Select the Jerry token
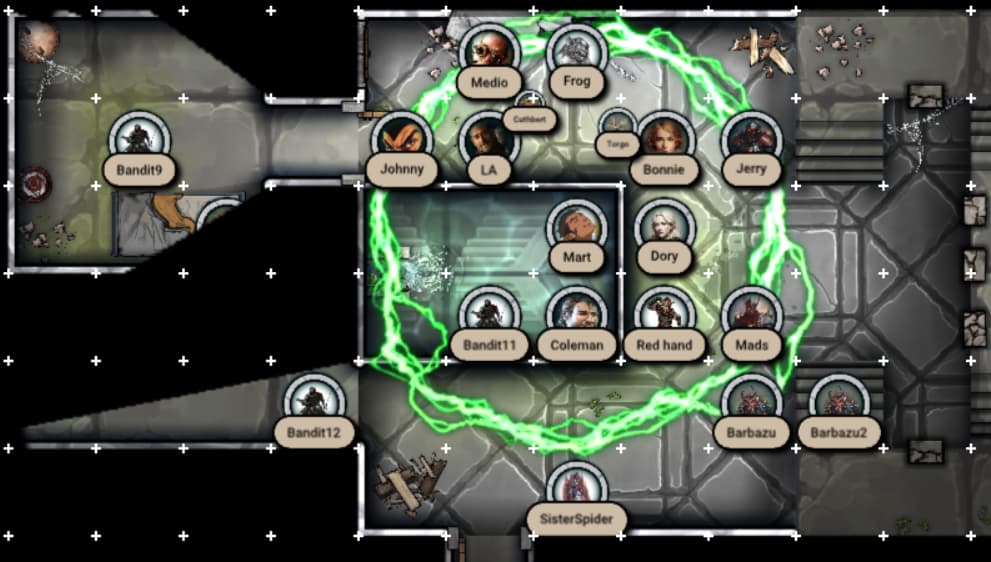The width and height of the screenshot is (991, 562). click(751, 141)
